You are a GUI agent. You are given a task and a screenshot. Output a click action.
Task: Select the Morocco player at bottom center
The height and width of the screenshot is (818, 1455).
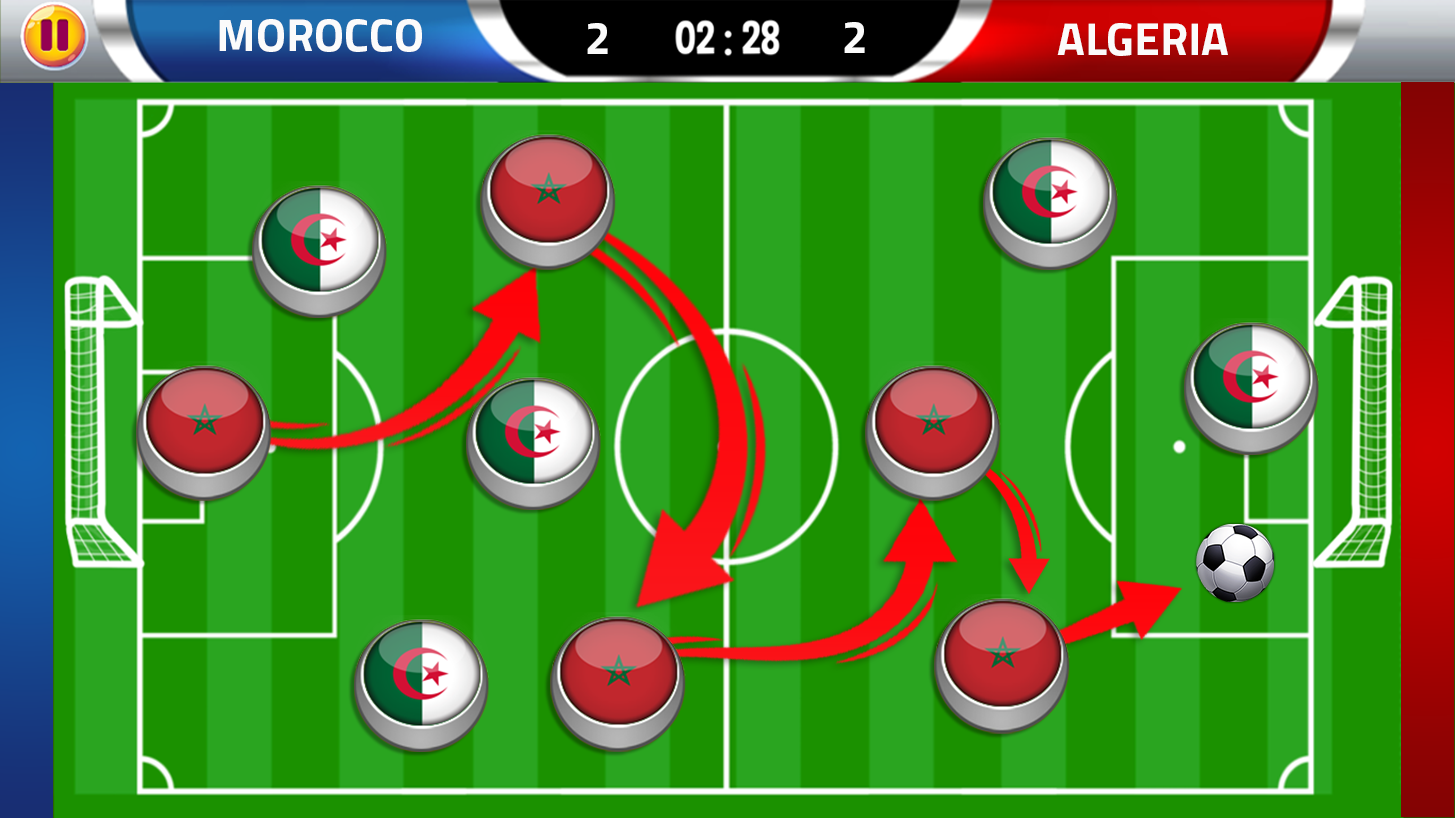[618, 676]
